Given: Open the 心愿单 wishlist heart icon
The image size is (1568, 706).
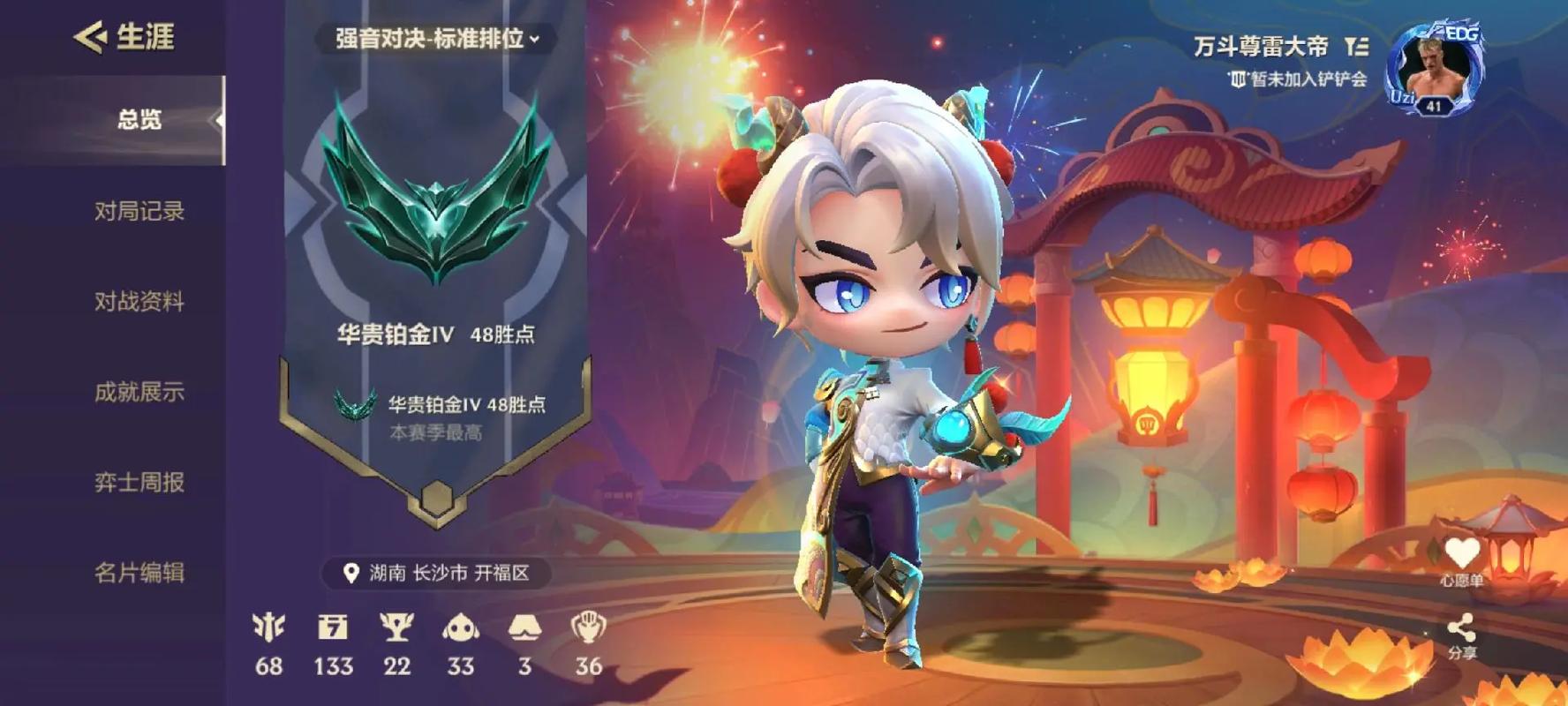Looking at the screenshot, I should 1461,556.
